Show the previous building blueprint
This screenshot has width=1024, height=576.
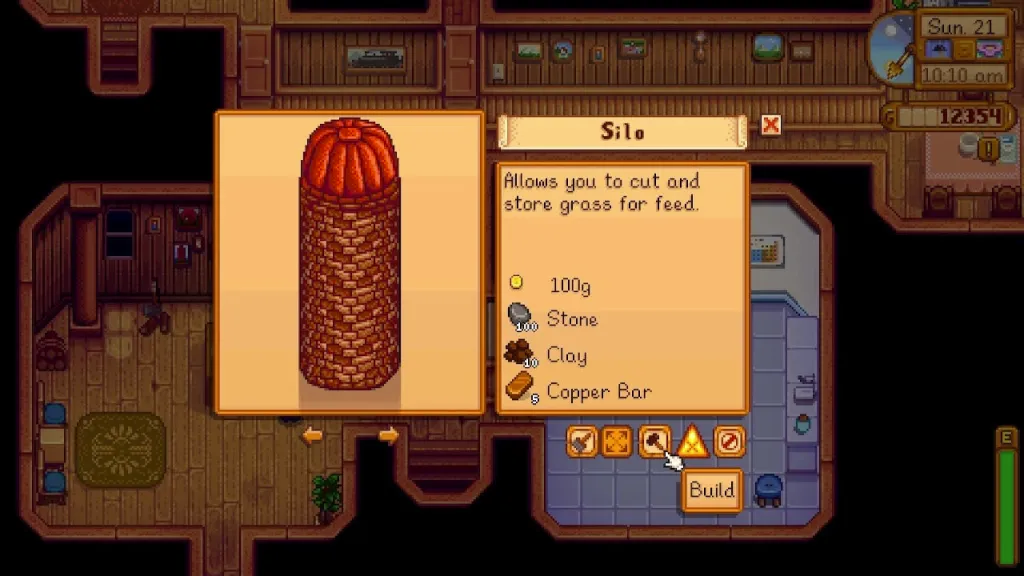313,436
